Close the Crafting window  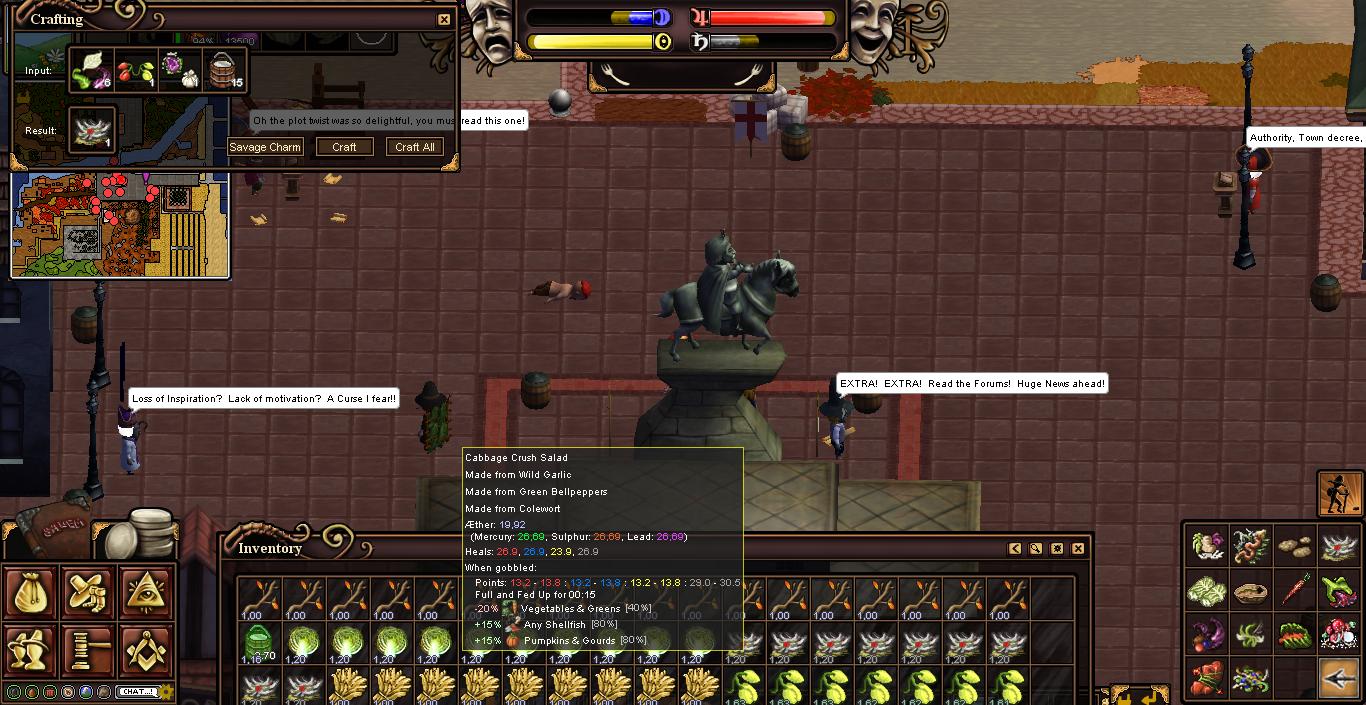coord(444,19)
